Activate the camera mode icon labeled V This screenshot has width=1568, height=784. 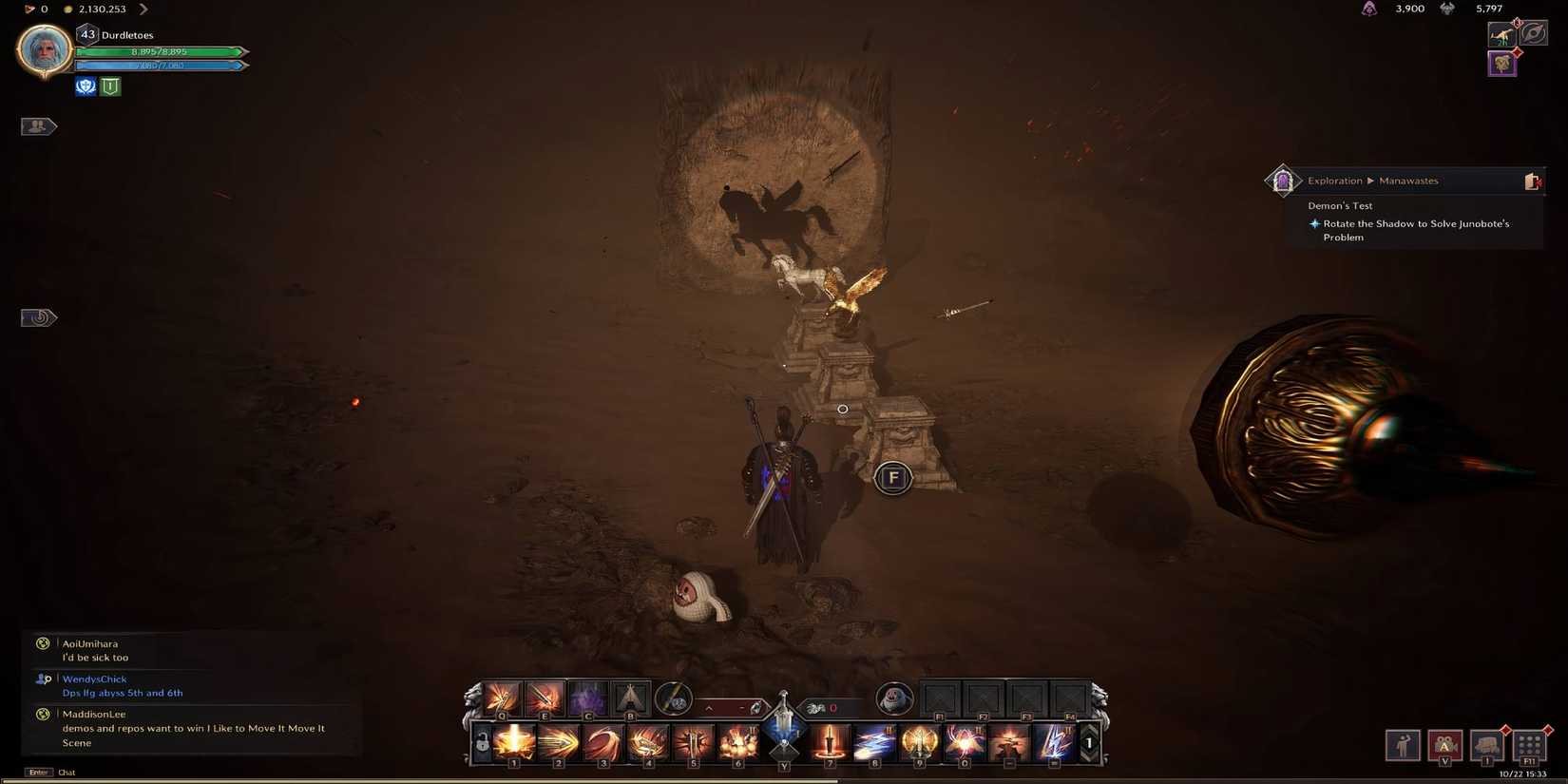pyautogui.click(x=1445, y=744)
